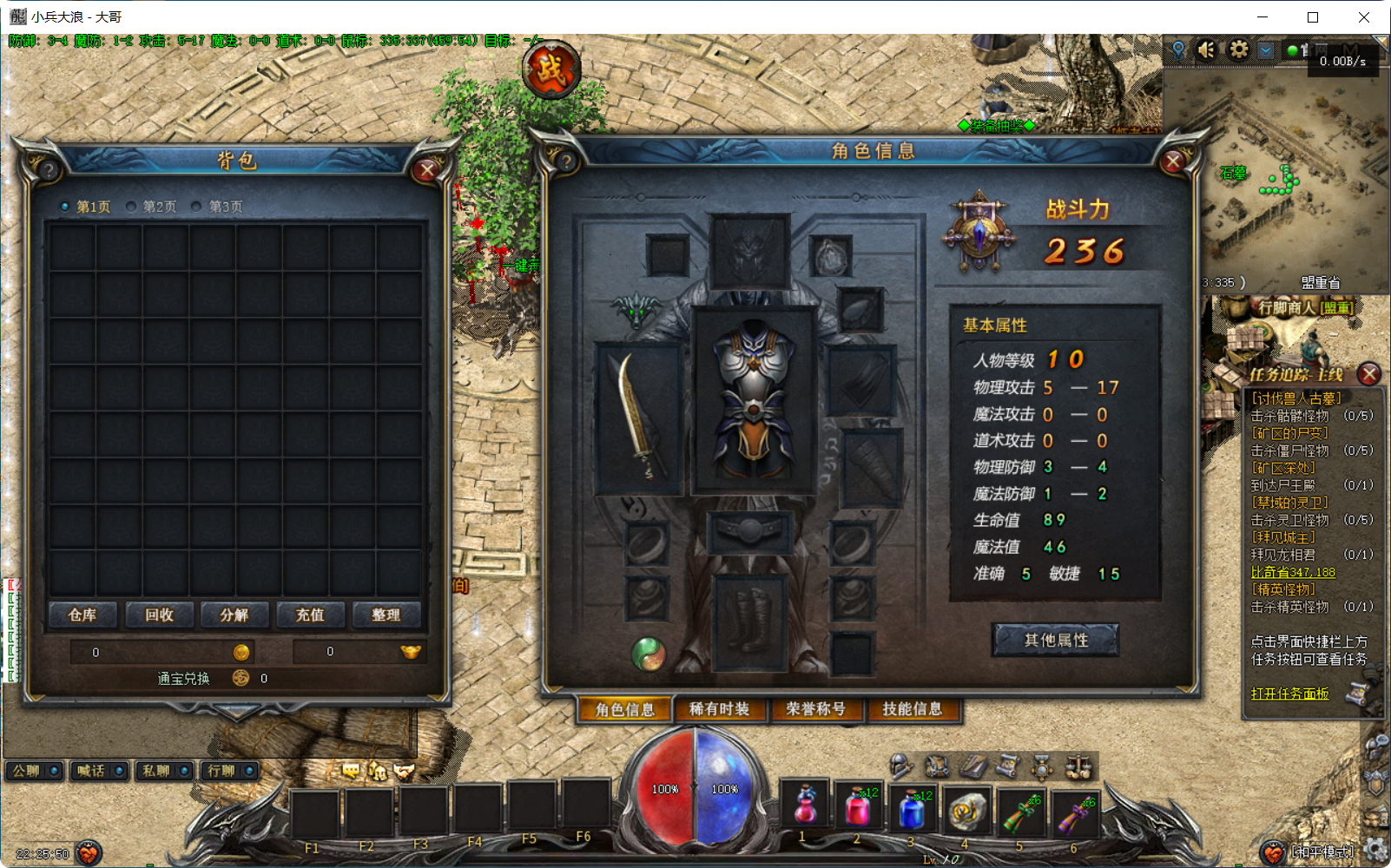Switch the bag to 第2页
This screenshot has height=868, width=1391.
pos(152,207)
